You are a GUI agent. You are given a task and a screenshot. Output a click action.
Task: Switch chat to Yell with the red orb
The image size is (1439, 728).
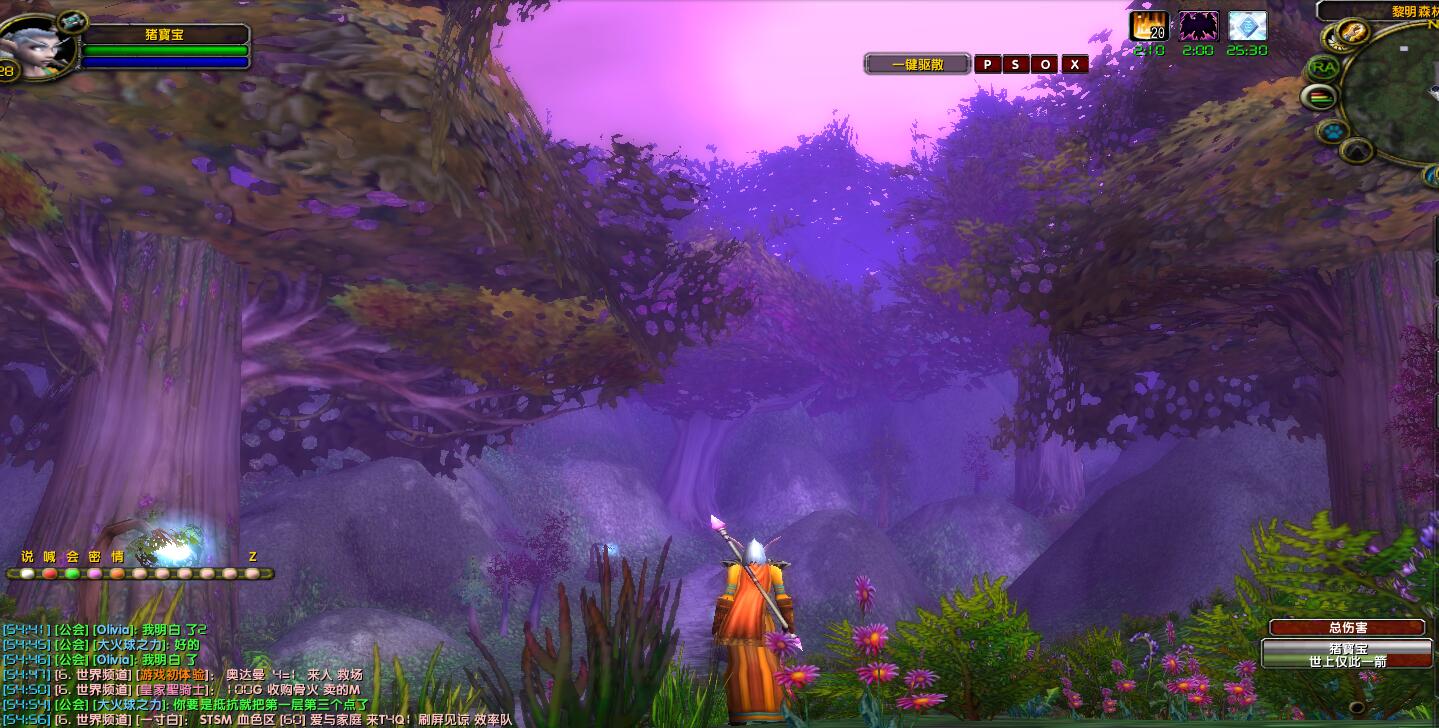coord(49,574)
